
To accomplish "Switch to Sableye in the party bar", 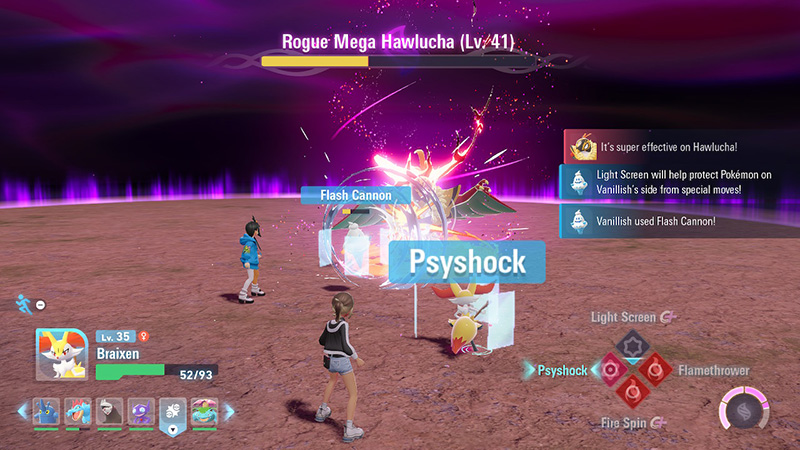I will tap(141, 411).
